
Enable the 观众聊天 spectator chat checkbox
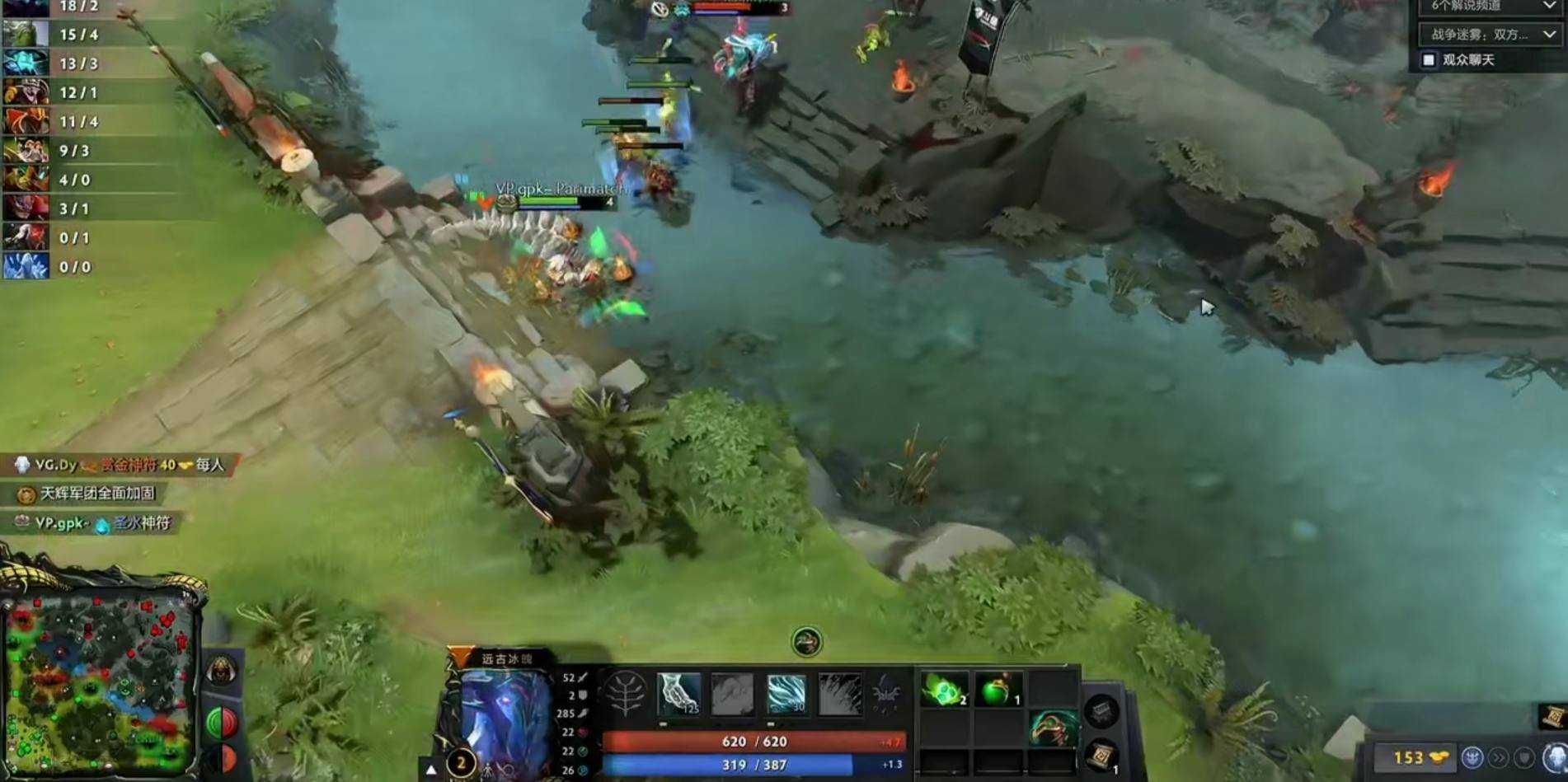pos(1429,59)
